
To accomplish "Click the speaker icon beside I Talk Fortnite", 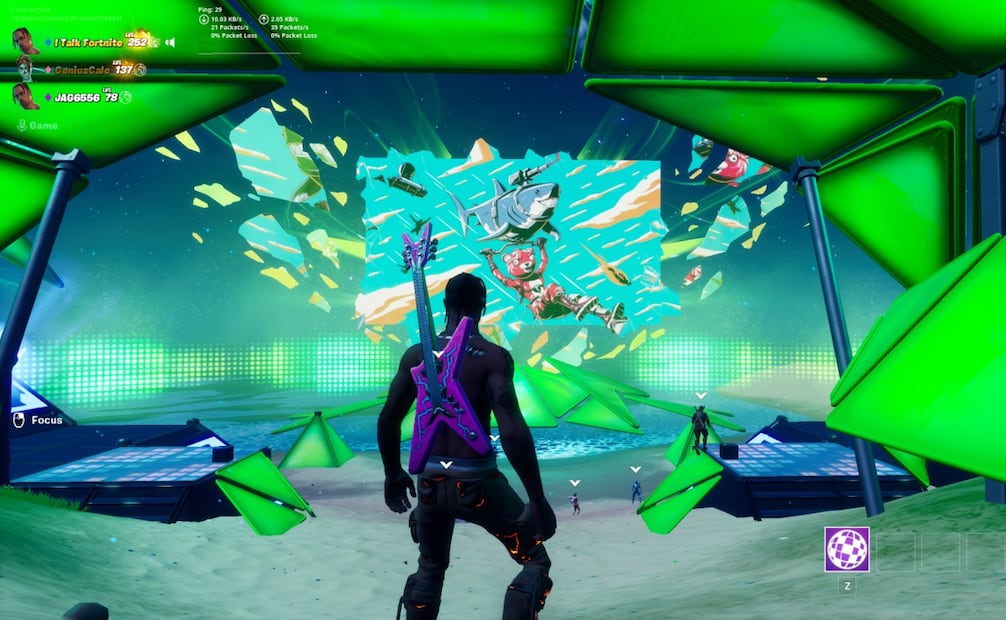I will [169, 42].
